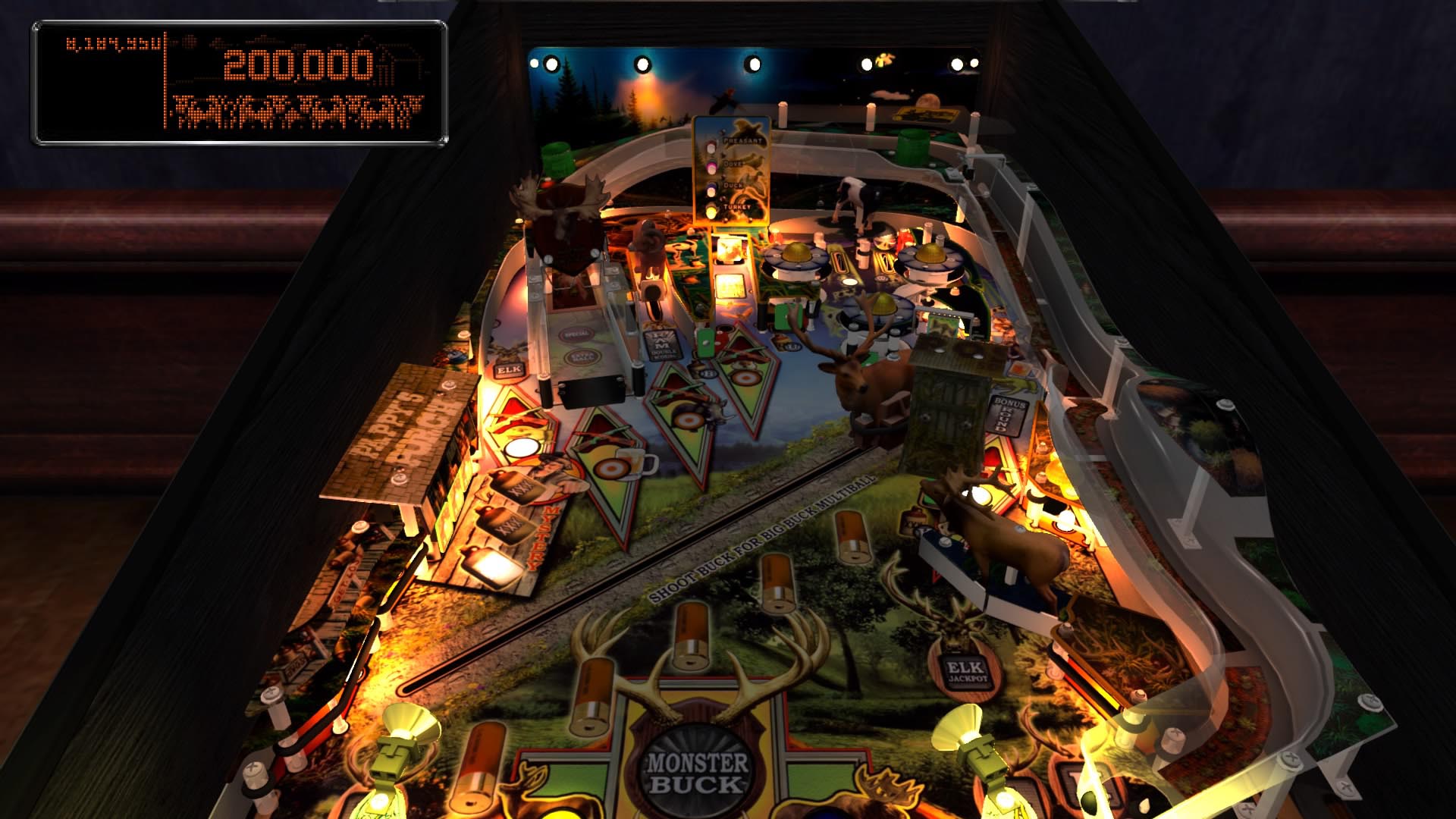Select the cow figure on the upper playfield

pyautogui.click(x=853, y=199)
